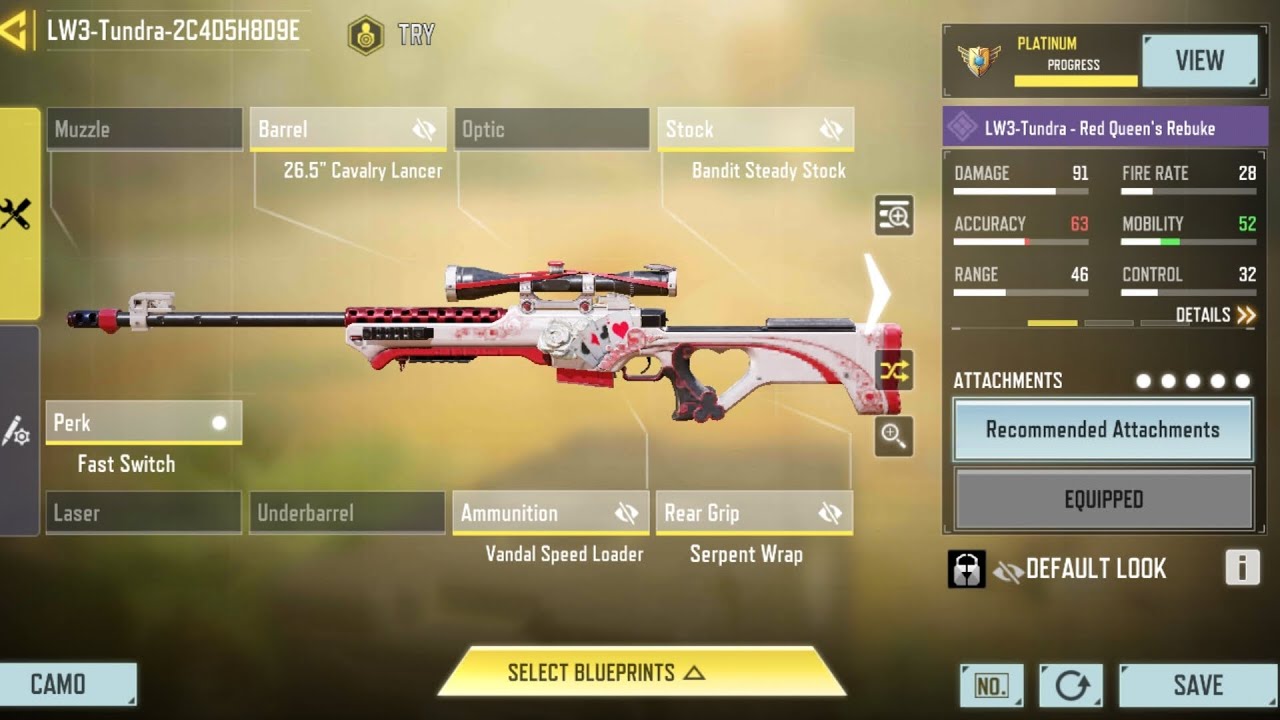Save the weapon loadout
The width and height of the screenshot is (1280, 720).
pyautogui.click(x=1197, y=685)
